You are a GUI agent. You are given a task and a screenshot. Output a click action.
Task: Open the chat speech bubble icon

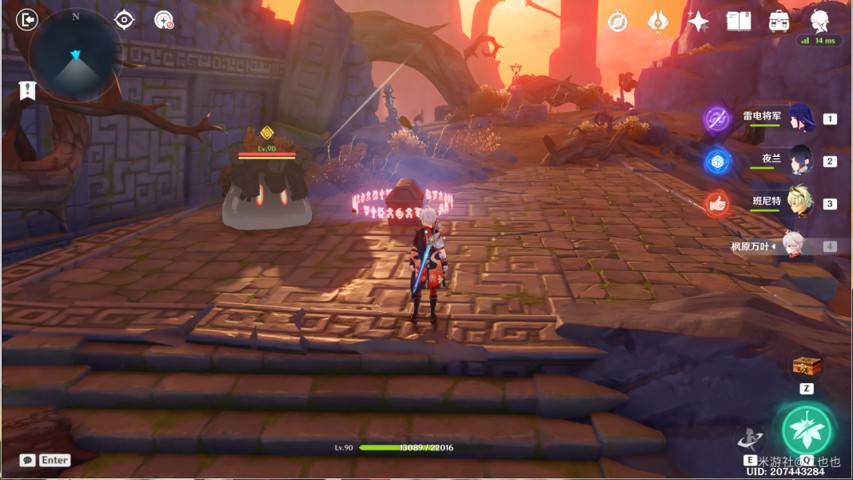(x=27, y=460)
